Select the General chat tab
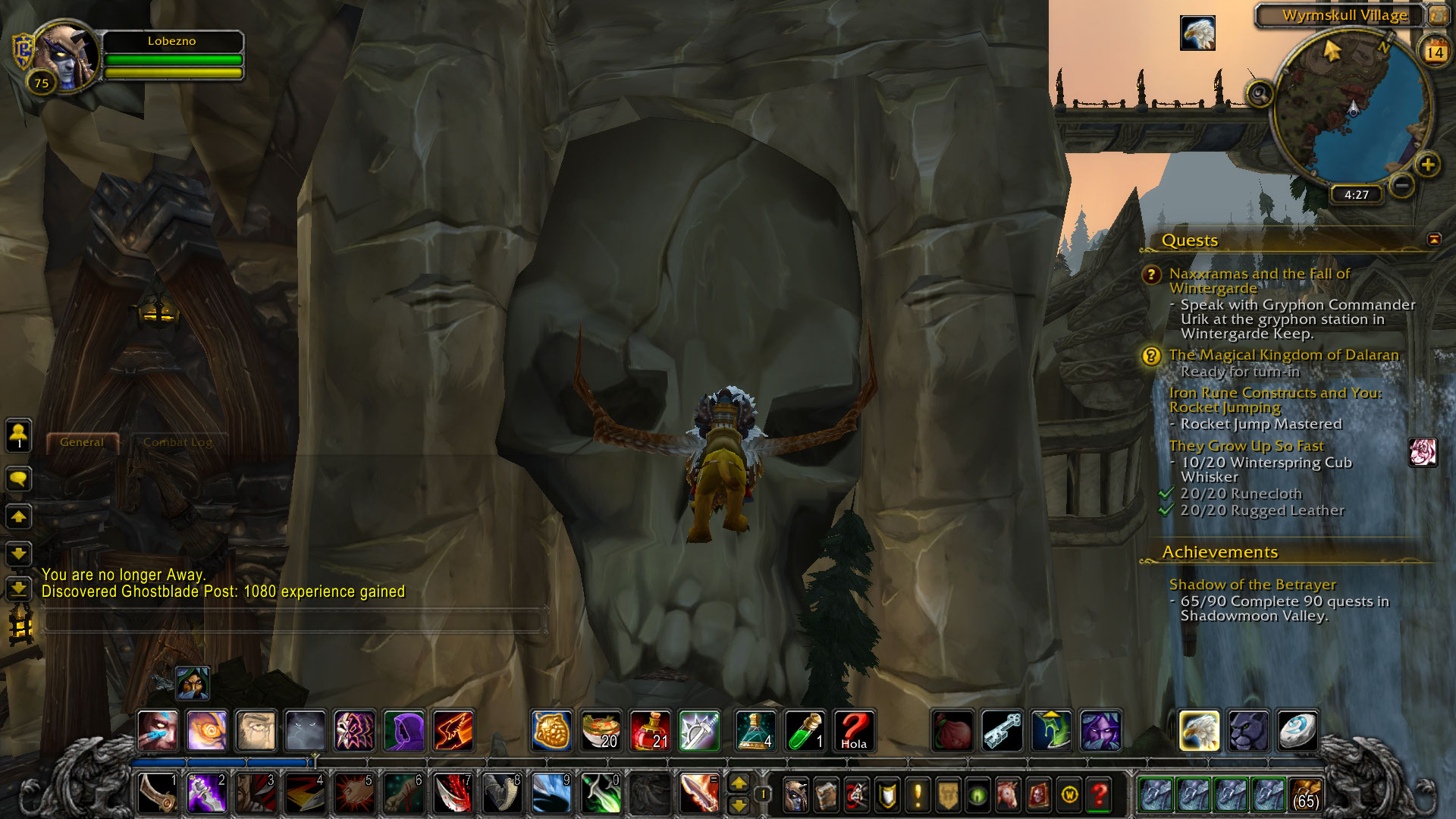1456x819 pixels. tap(82, 442)
